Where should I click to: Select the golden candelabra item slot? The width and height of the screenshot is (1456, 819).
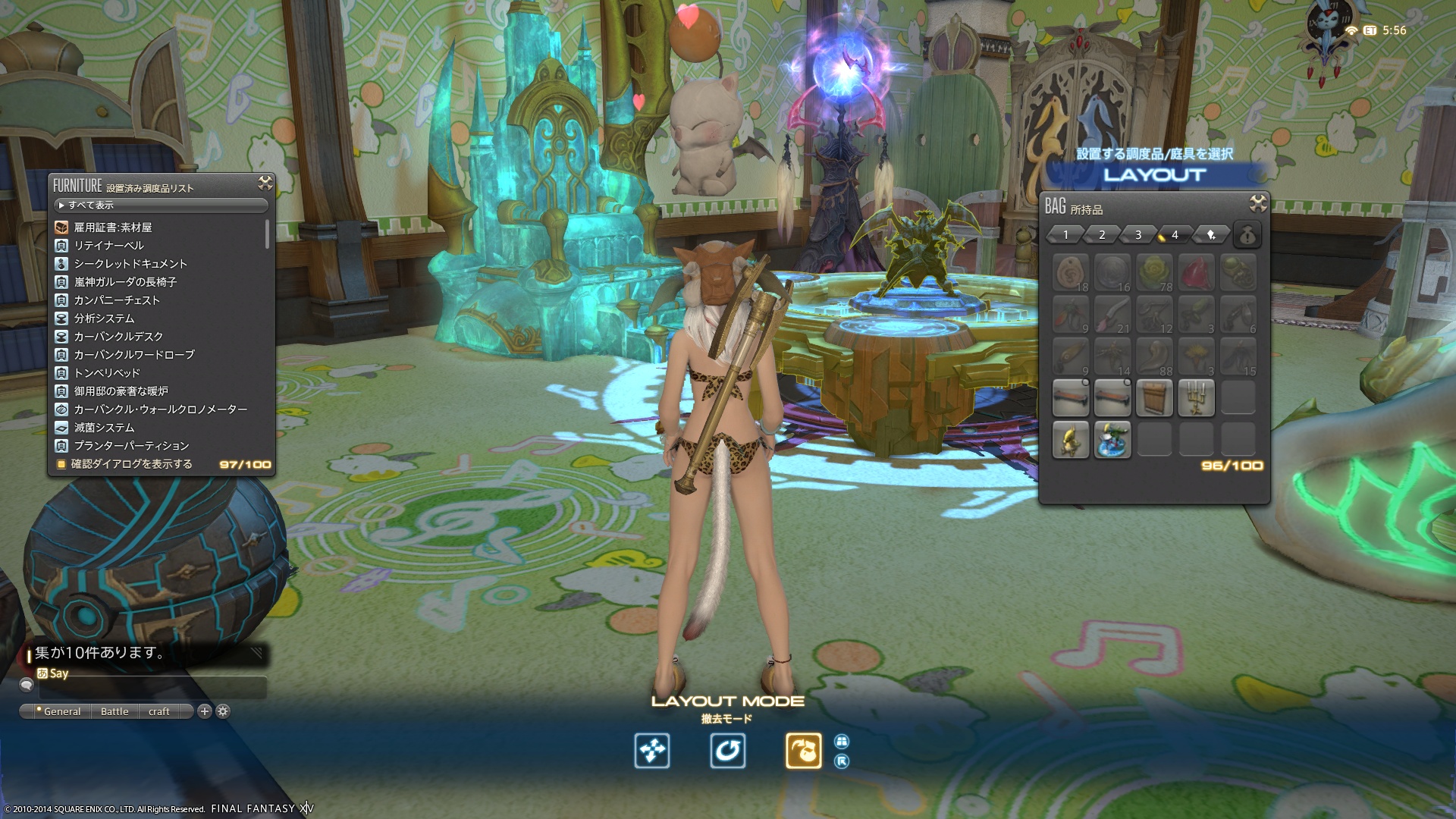click(1196, 398)
